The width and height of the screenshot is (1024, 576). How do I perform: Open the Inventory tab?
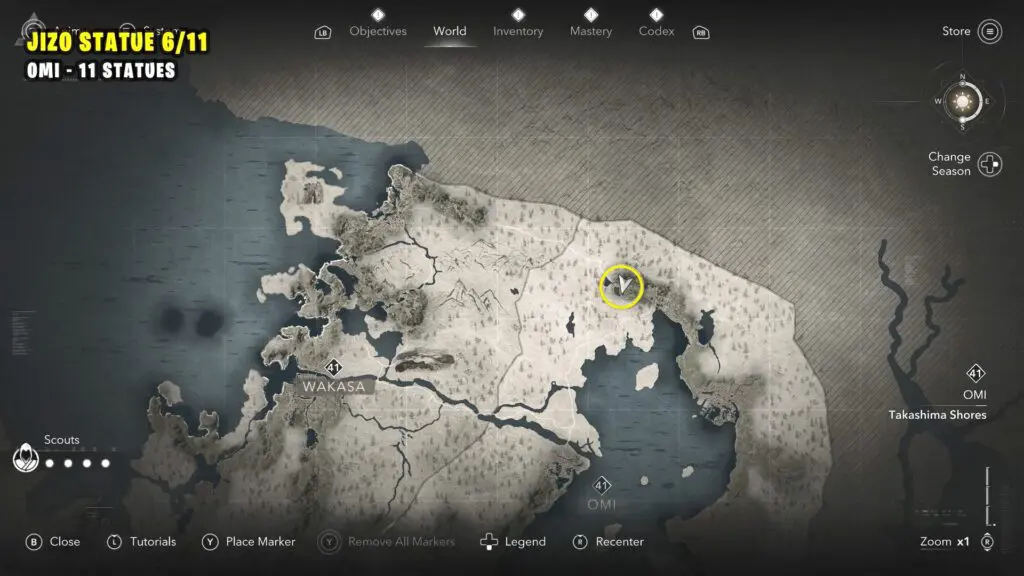pos(518,31)
